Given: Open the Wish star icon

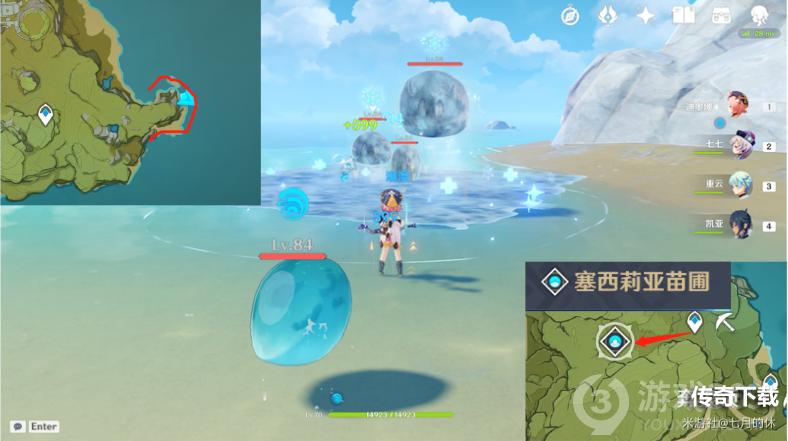Looking at the screenshot, I should pyautogui.click(x=646, y=15).
